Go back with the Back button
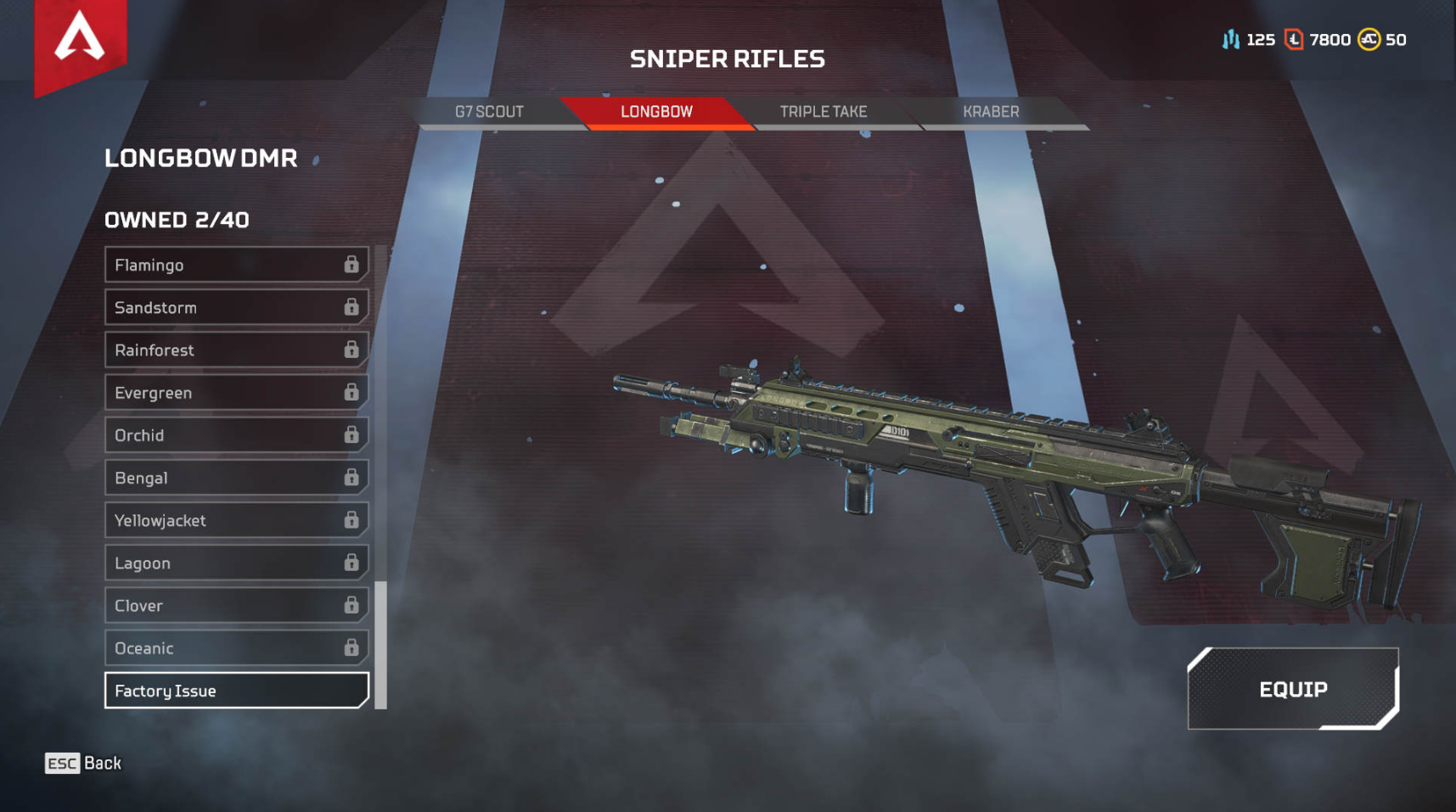 pos(83,763)
